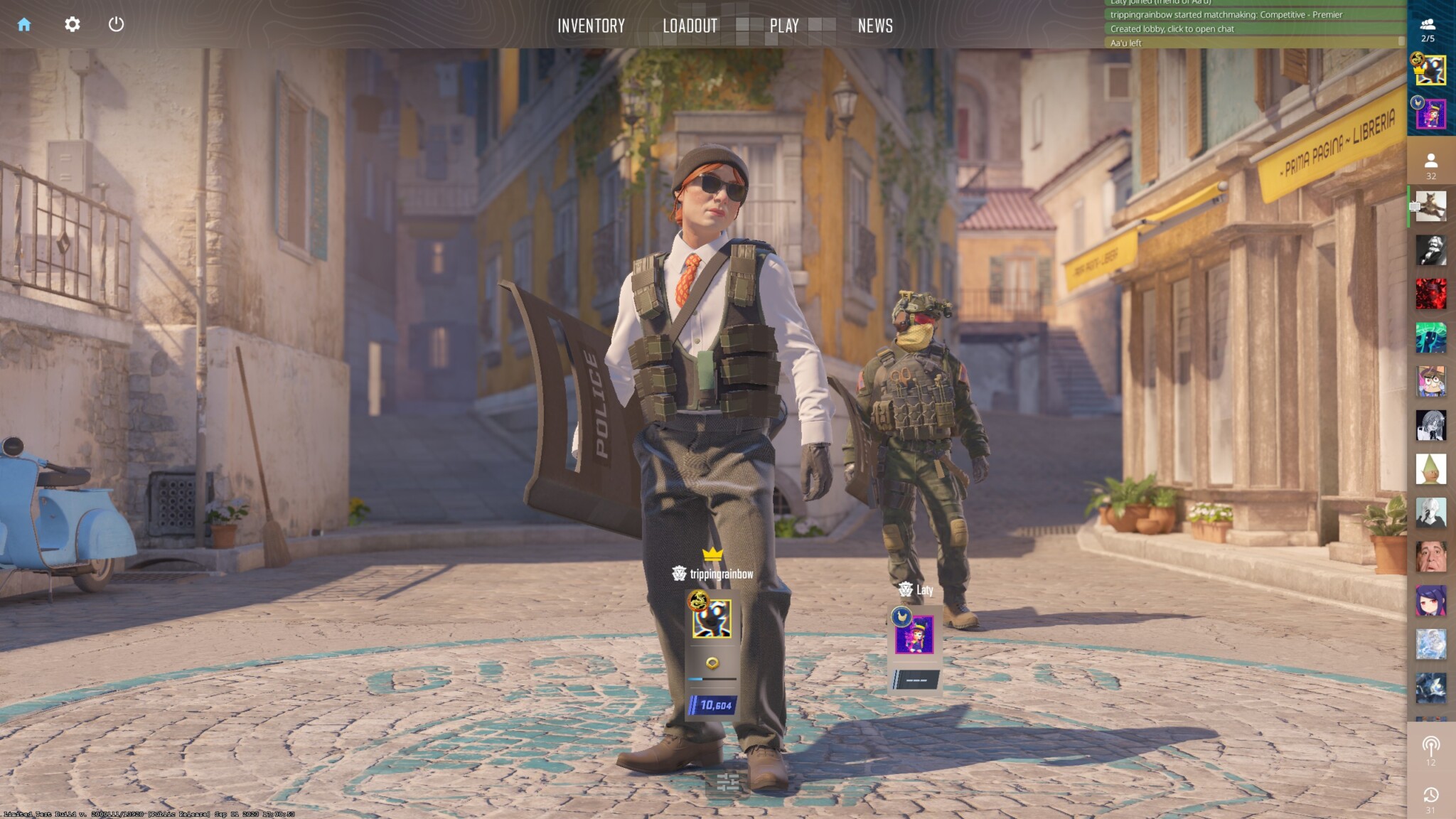Open the settings gear menu

tap(72, 25)
